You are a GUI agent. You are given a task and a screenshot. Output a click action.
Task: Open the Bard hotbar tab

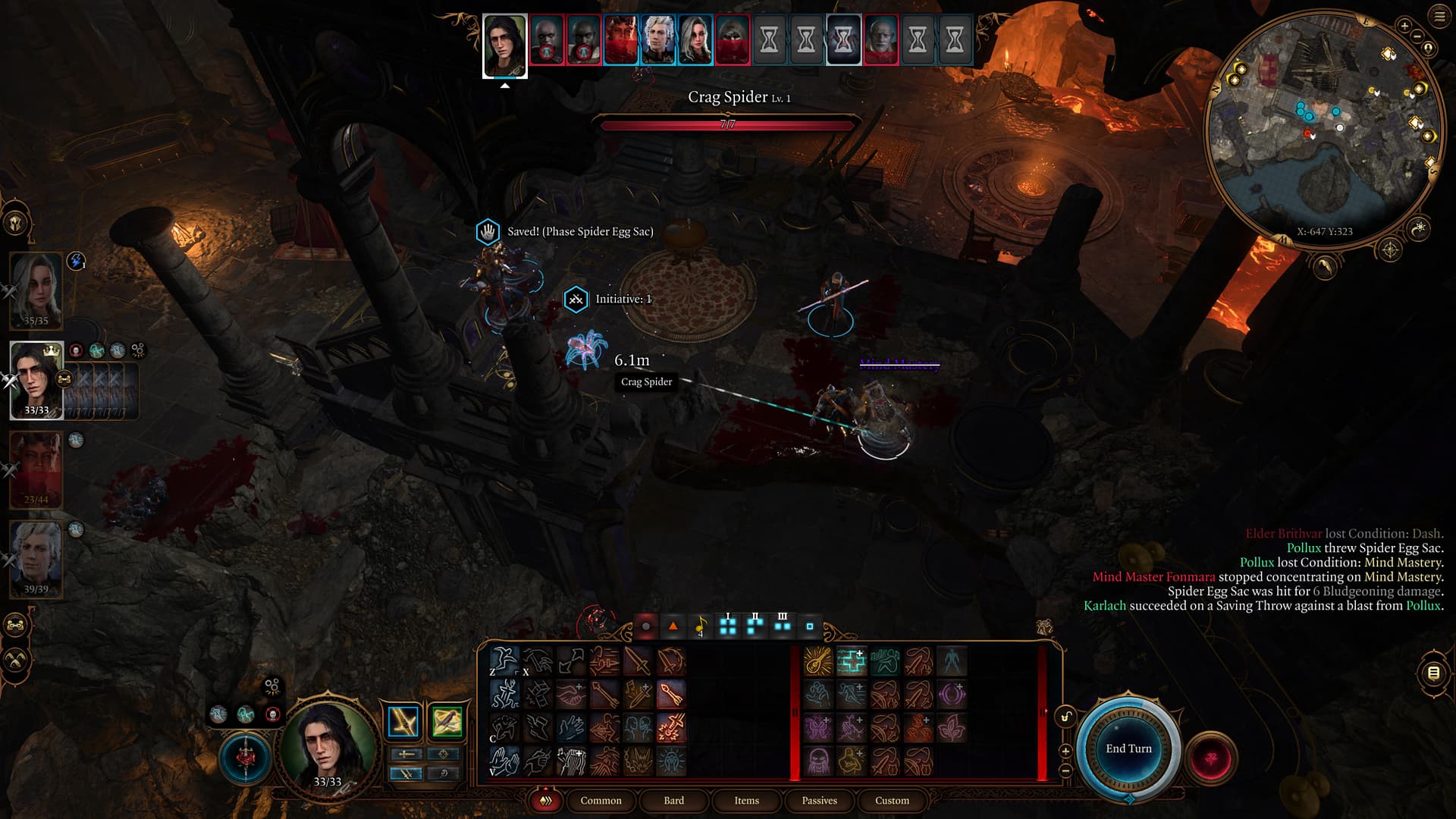pos(673,800)
